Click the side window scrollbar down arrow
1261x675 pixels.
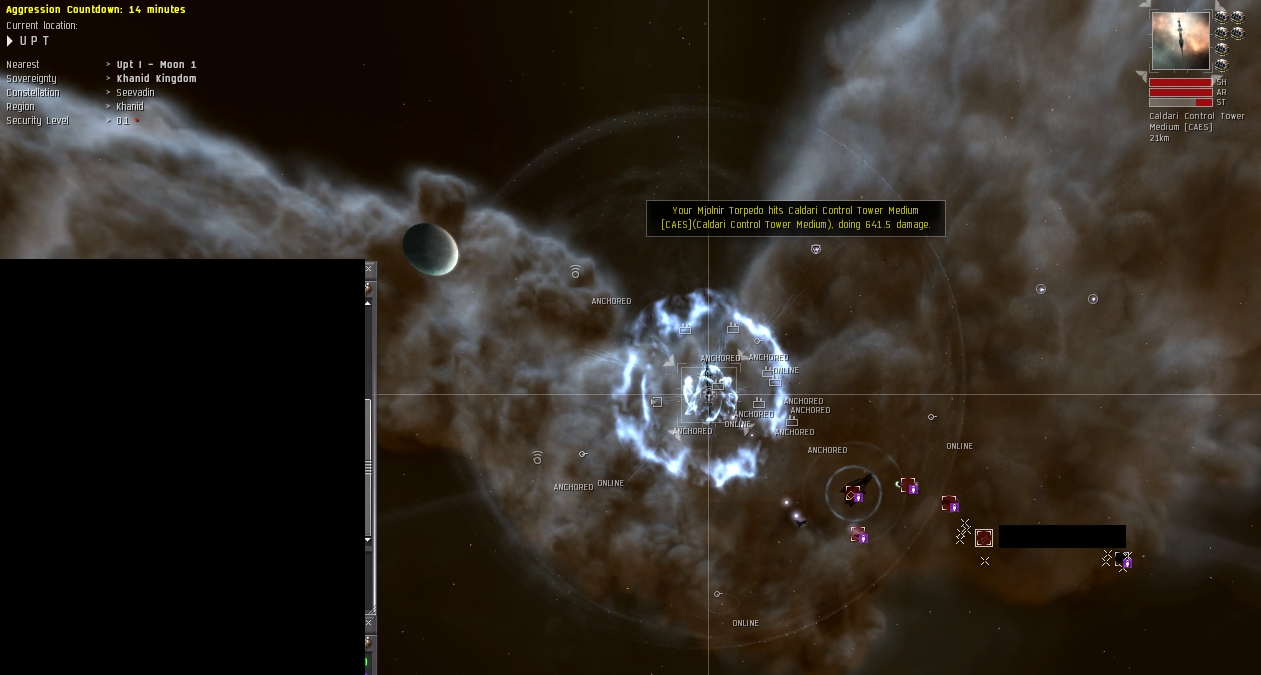368,540
